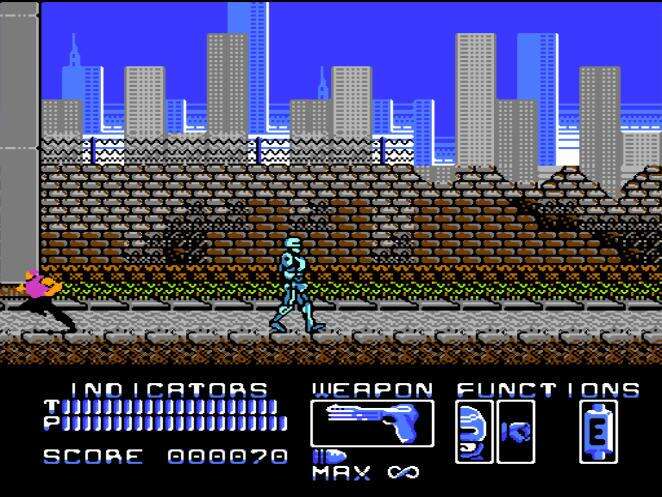Select the pistol in the Weapon box

[372, 423]
